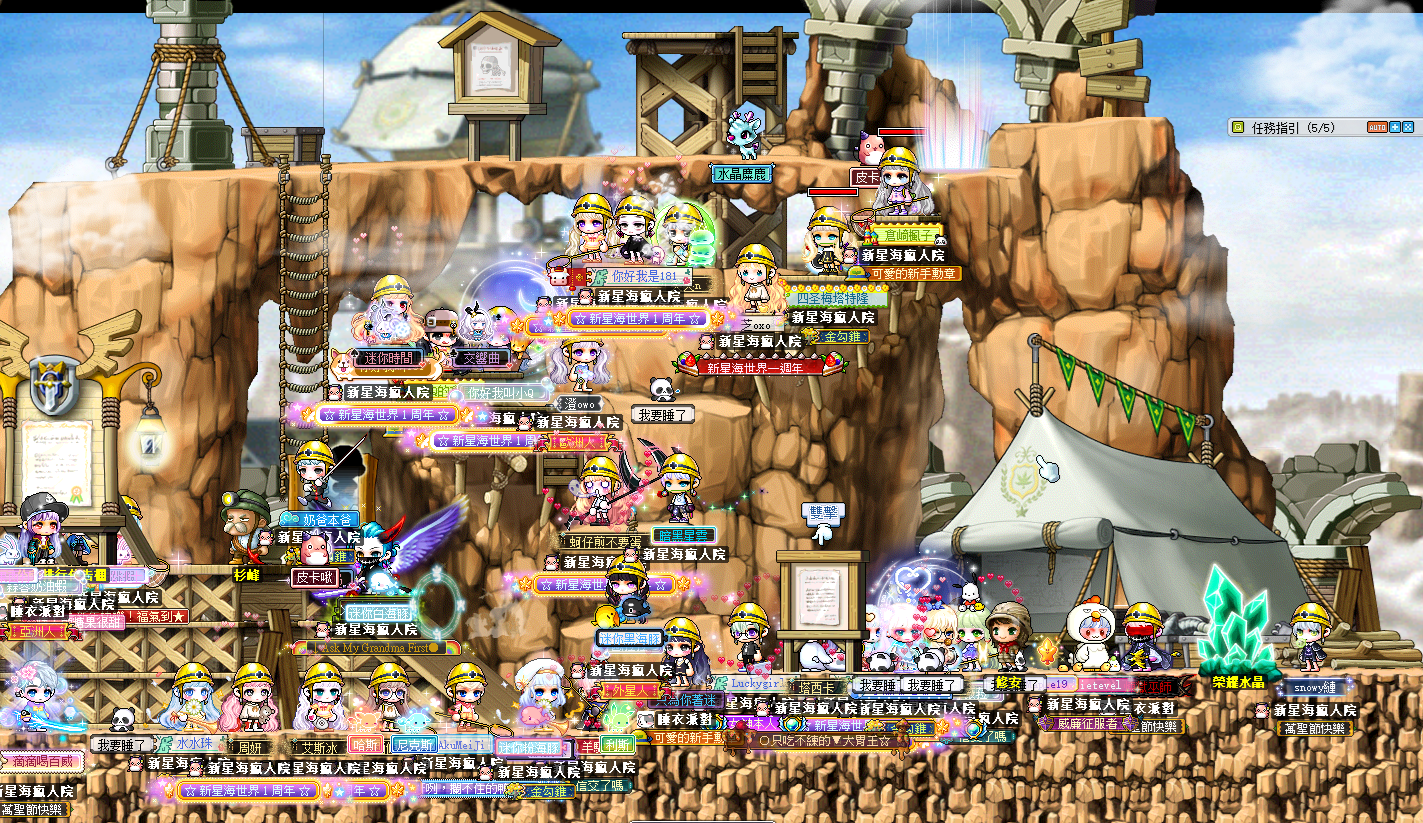The width and height of the screenshot is (1423, 823).
Task: Toggle the AUTO button on the quest guide
Action: (x=1378, y=128)
